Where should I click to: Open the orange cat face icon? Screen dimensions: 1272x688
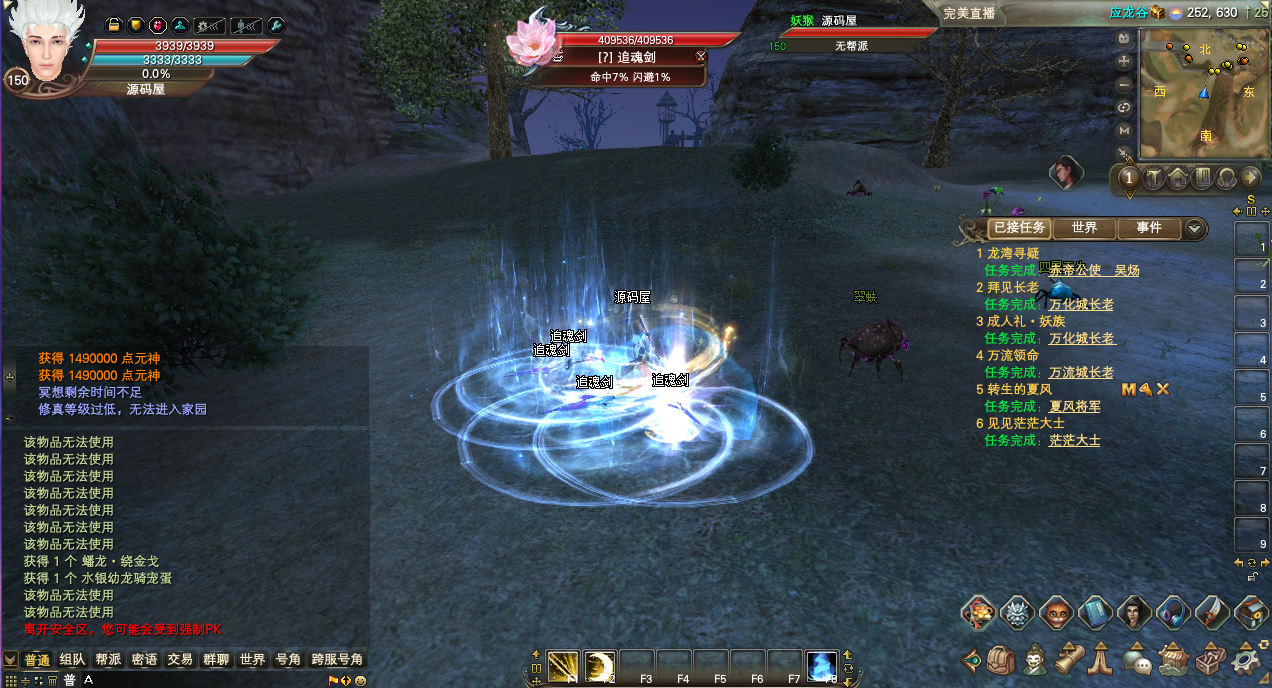pyautogui.click(x=1057, y=612)
